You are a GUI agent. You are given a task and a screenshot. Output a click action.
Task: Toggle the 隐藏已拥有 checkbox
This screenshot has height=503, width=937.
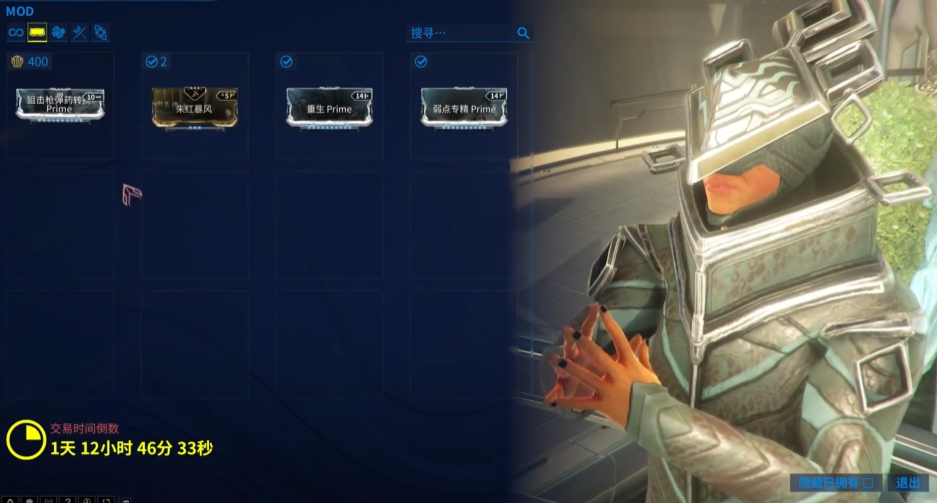pos(868,483)
